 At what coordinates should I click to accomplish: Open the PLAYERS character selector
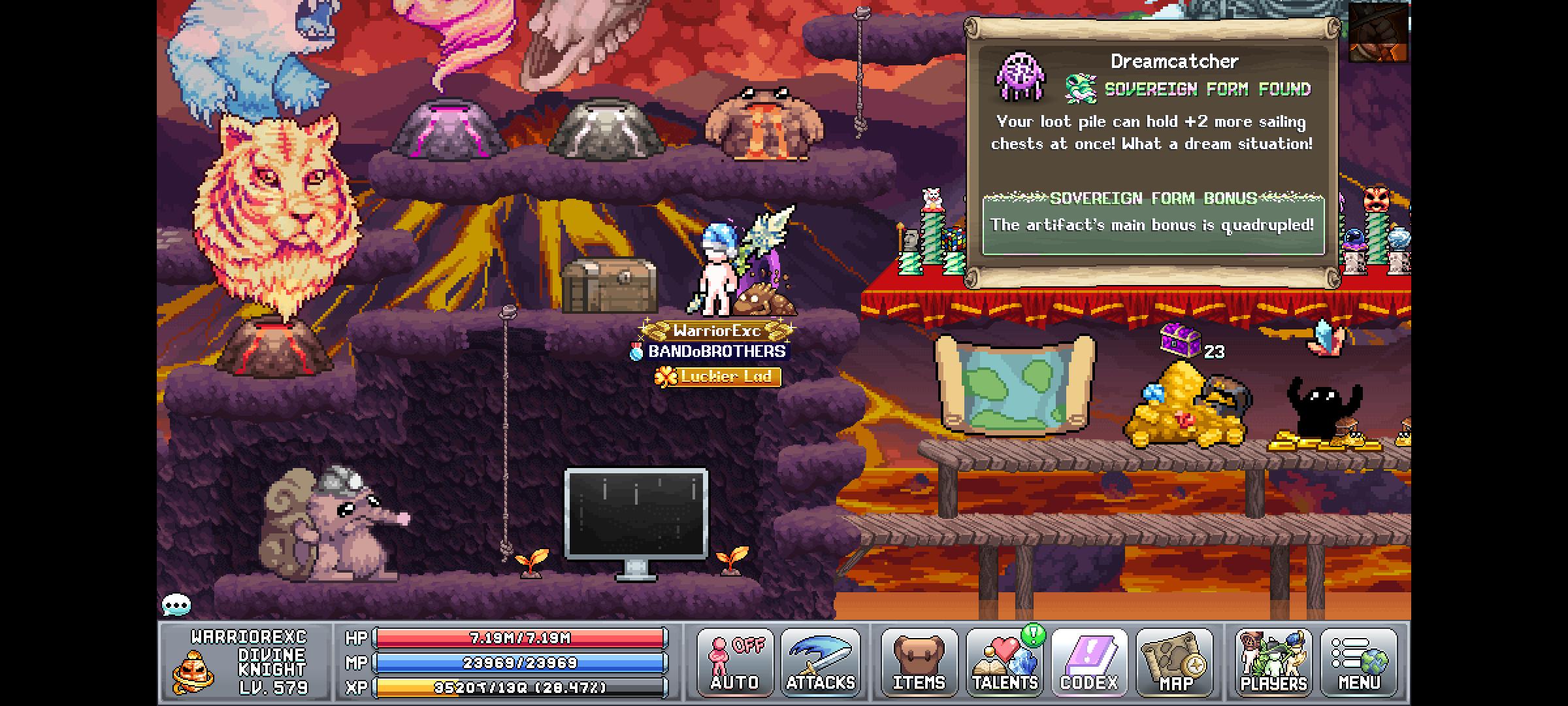tap(1274, 662)
